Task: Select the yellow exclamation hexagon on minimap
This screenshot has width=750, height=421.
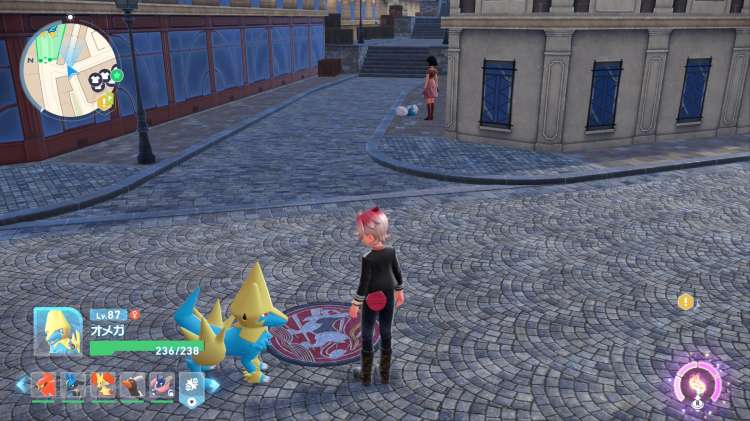Action: coord(105,101)
